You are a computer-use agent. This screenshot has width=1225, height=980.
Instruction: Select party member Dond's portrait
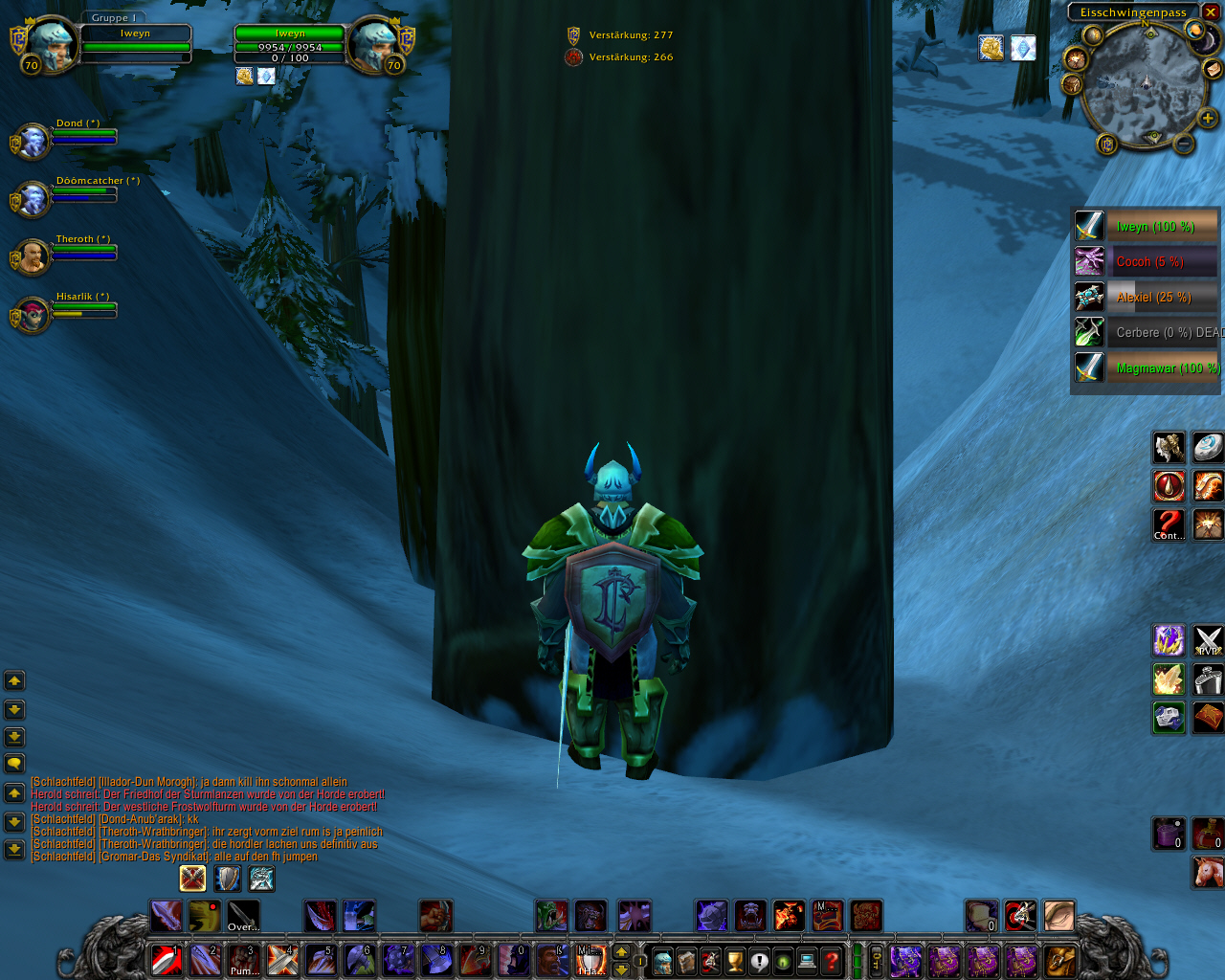click(33, 142)
